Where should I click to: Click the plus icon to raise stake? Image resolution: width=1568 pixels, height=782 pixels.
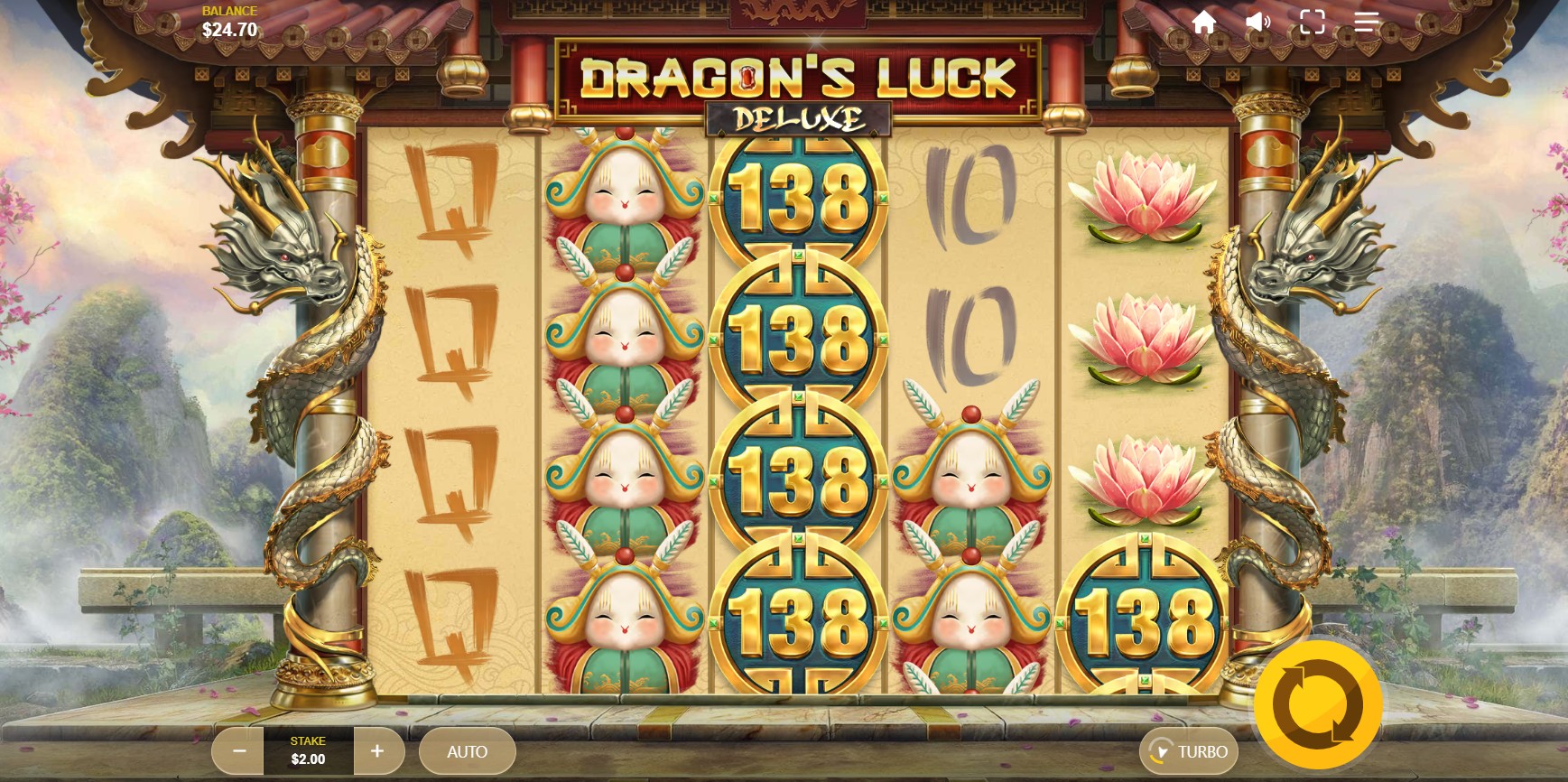click(378, 750)
